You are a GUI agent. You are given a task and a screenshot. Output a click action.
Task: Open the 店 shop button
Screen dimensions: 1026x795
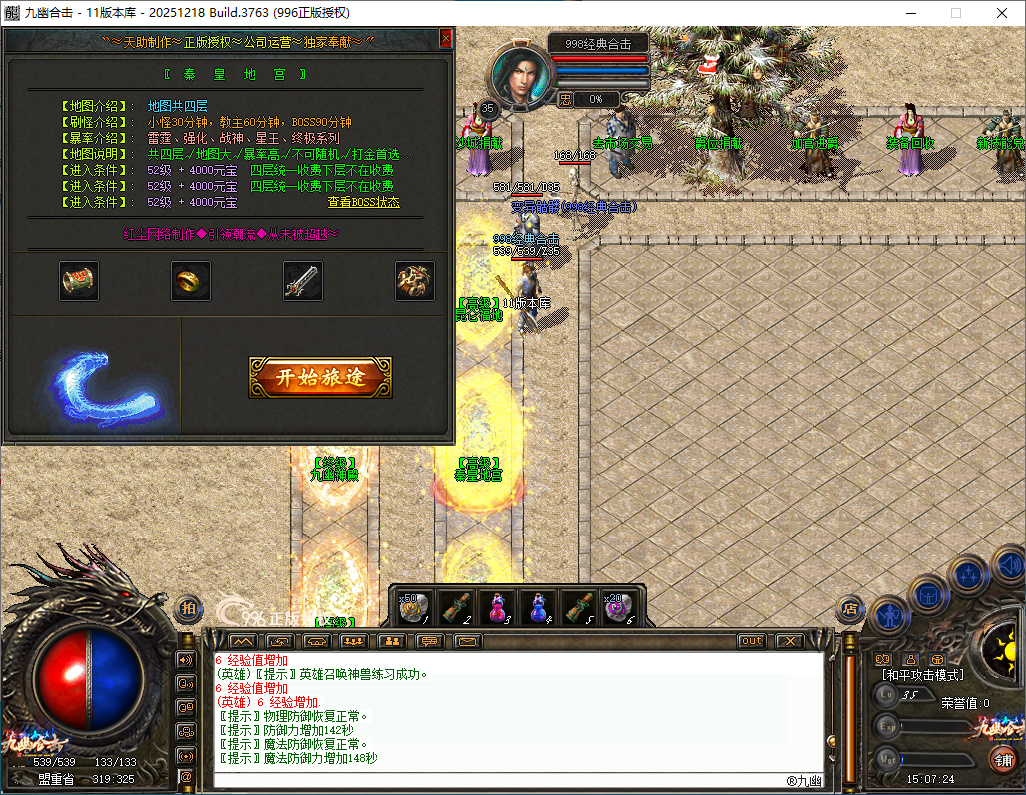tap(850, 607)
